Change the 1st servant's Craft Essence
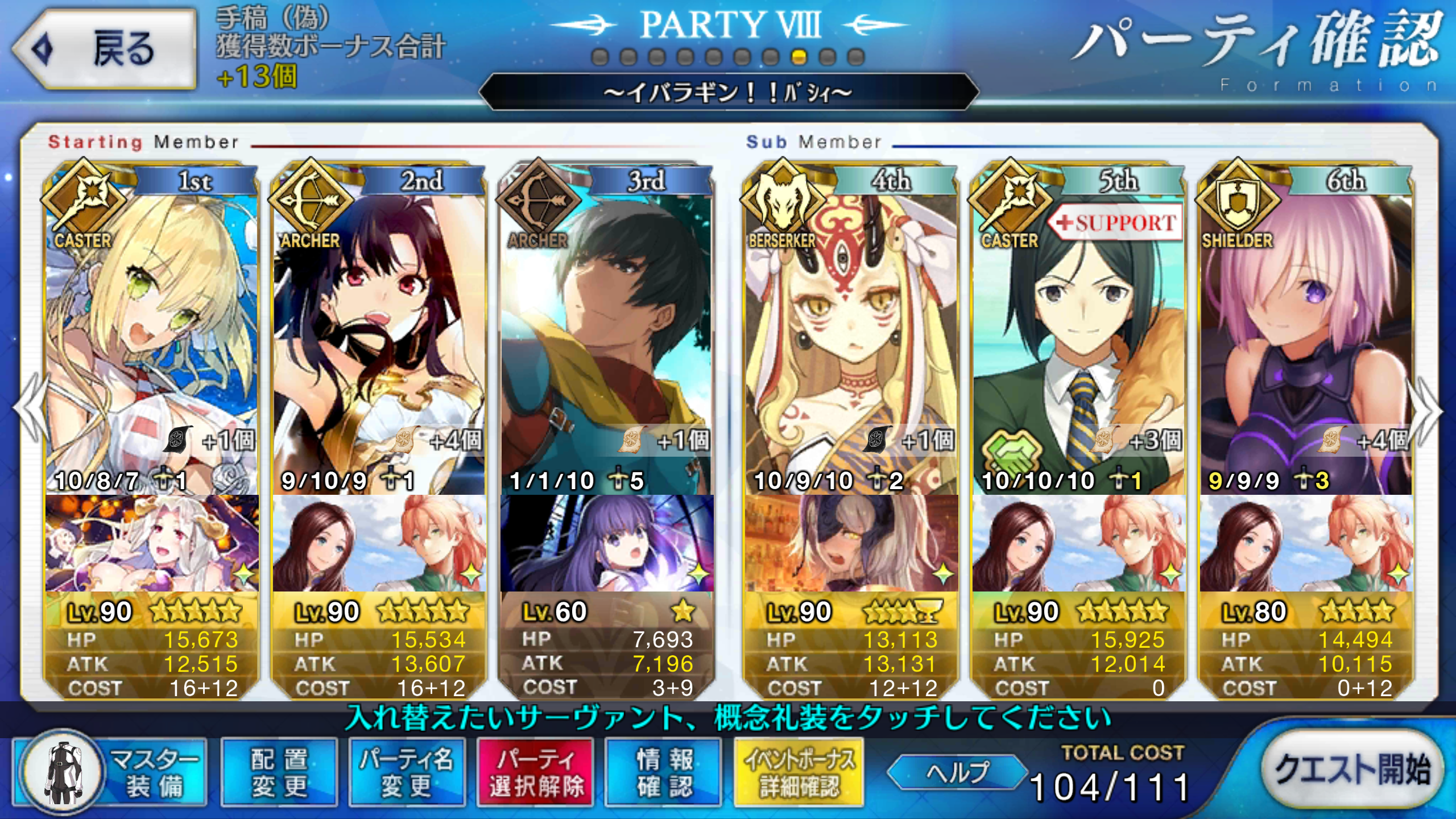The width and height of the screenshot is (1456, 819). pos(151,543)
